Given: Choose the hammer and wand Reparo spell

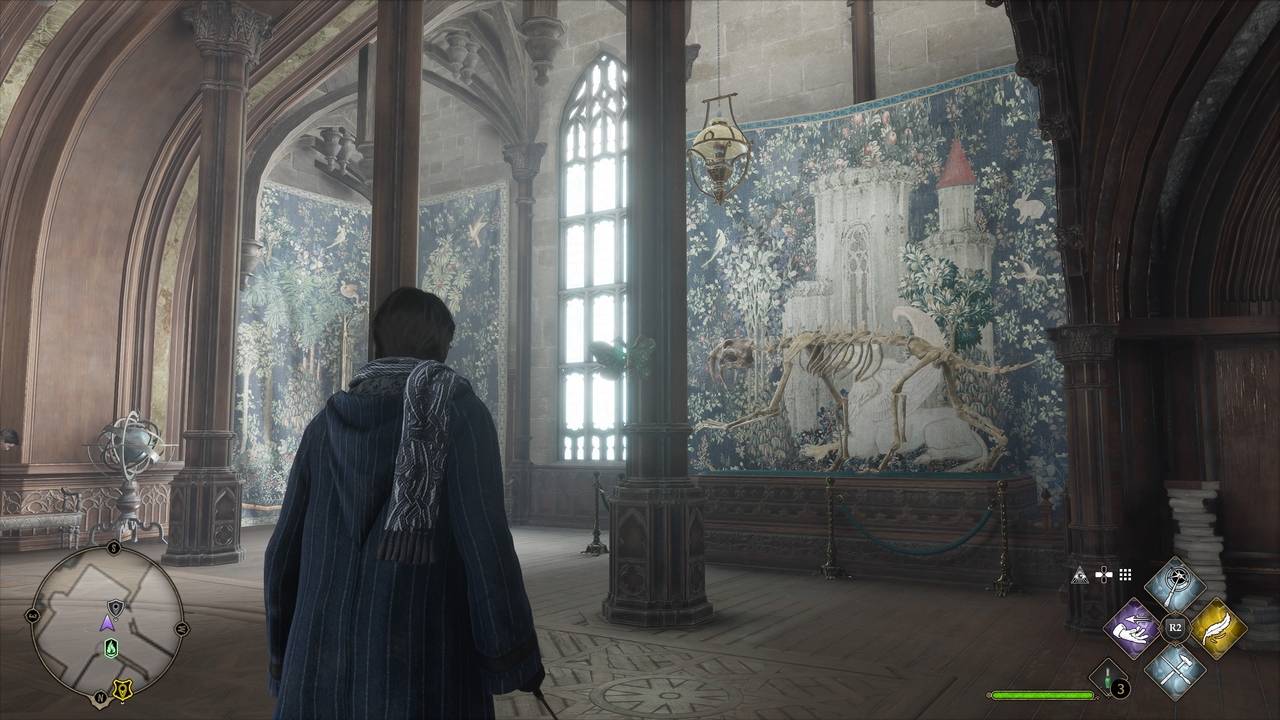Looking at the screenshot, I should click(x=1175, y=668).
